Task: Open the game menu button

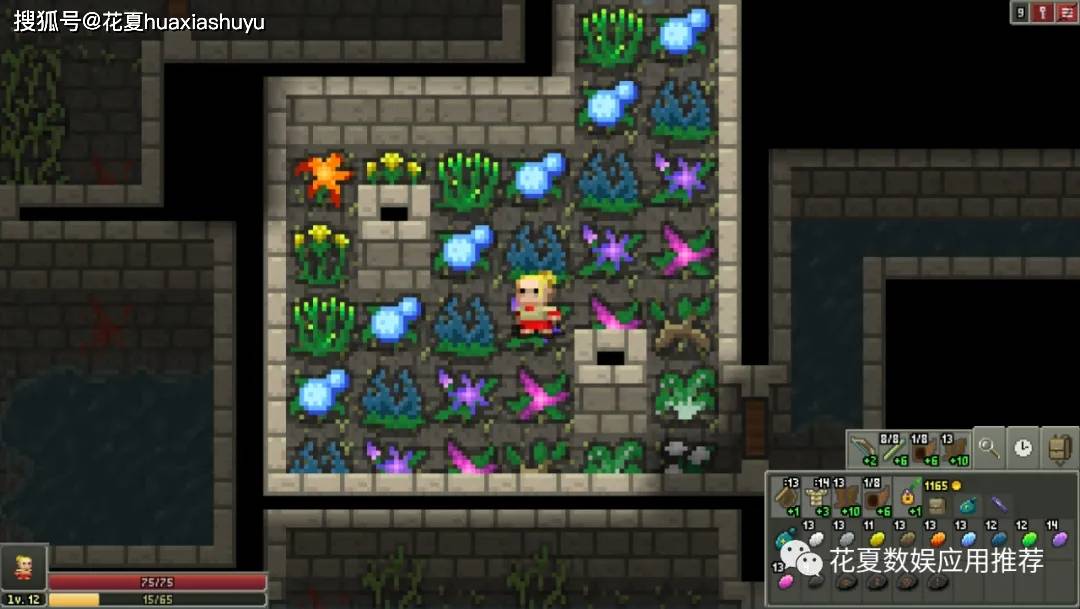Action: pyautogui.click(x=1066, y=12)
